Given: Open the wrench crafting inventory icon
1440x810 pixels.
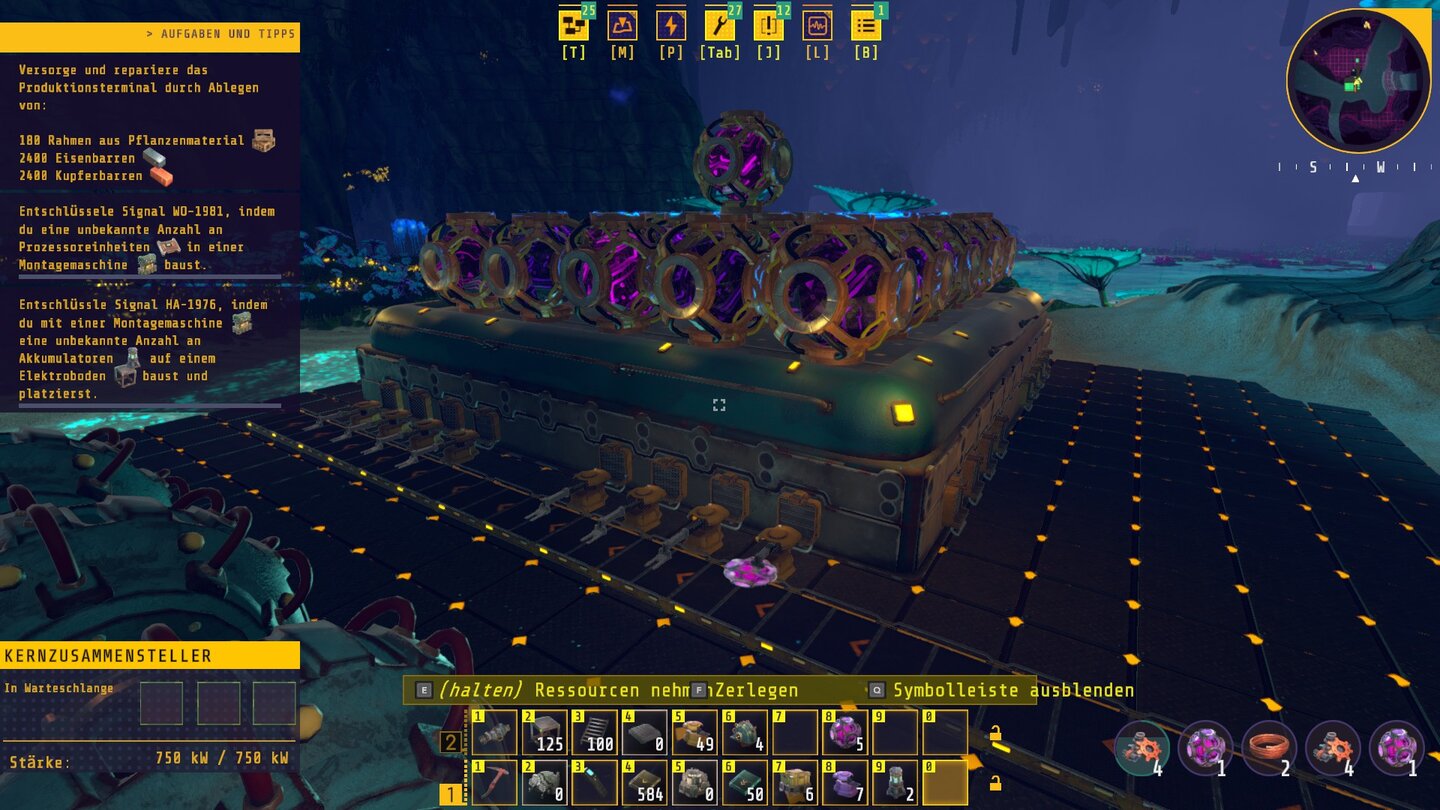Looking at the screenshot, I should click(x=719, y=25).
